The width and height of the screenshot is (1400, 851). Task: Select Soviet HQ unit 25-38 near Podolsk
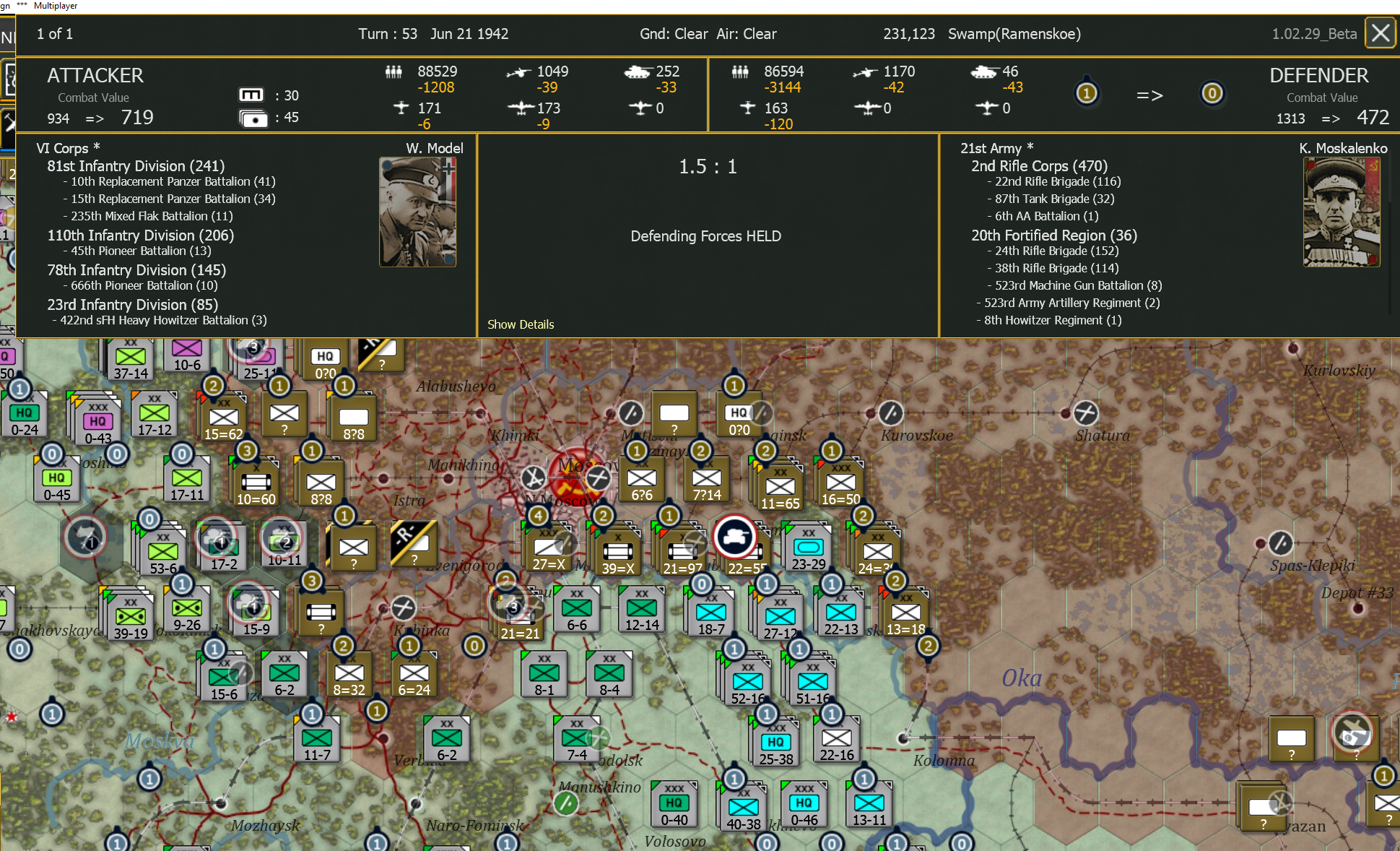pyautogui.click(x=775, y=740)
